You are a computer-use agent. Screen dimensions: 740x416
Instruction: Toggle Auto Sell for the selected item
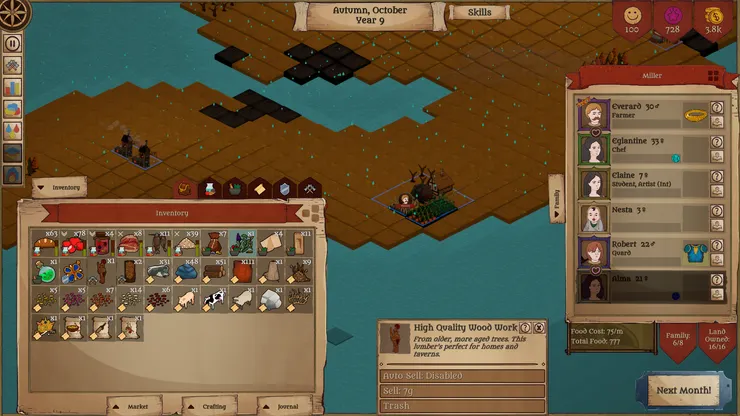(x=462, y=375)
